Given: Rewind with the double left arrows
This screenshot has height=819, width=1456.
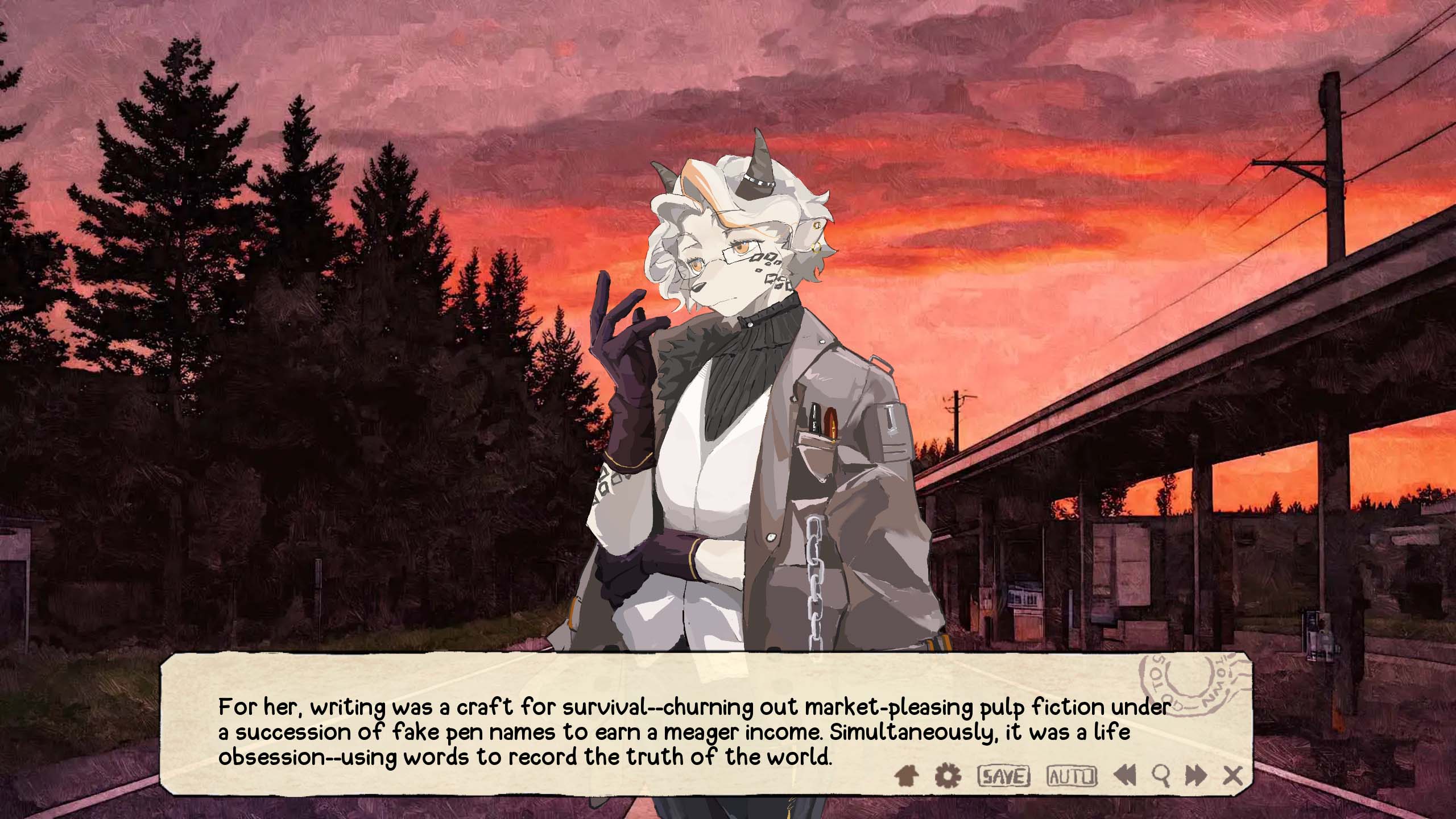Looking at the screenshot, I should (x=1124, y=775).
